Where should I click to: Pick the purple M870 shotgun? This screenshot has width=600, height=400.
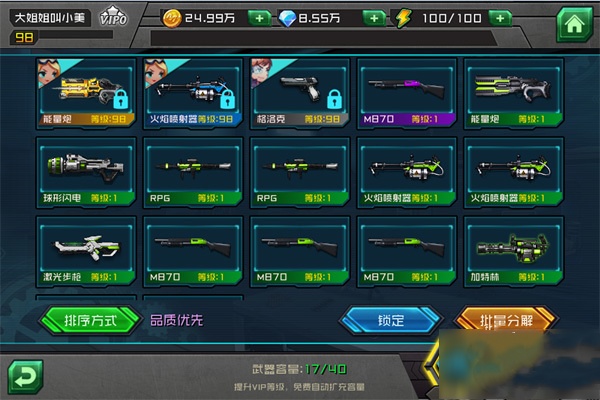tap(405, 92)
